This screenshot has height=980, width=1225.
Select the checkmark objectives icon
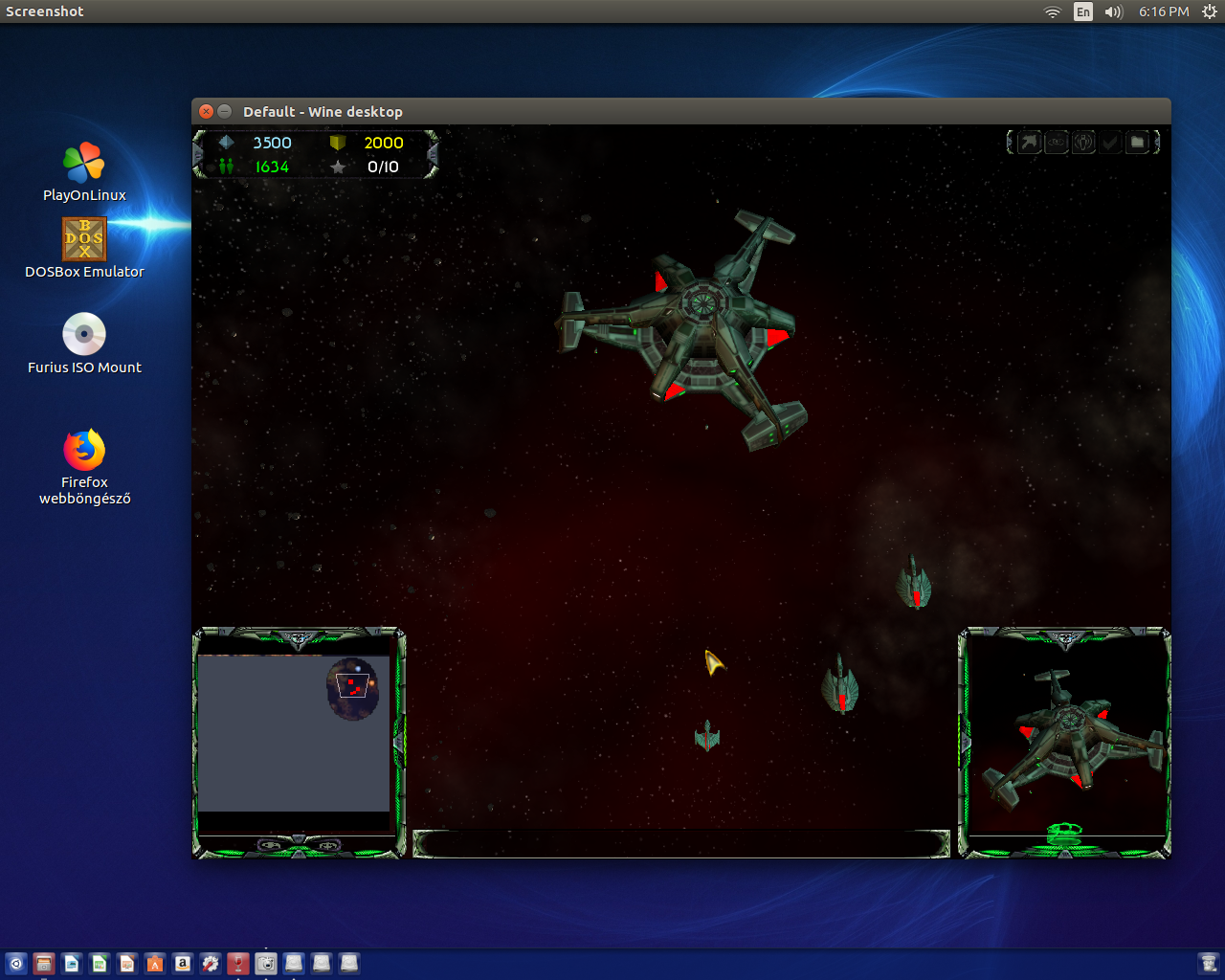pos(1110,143)
